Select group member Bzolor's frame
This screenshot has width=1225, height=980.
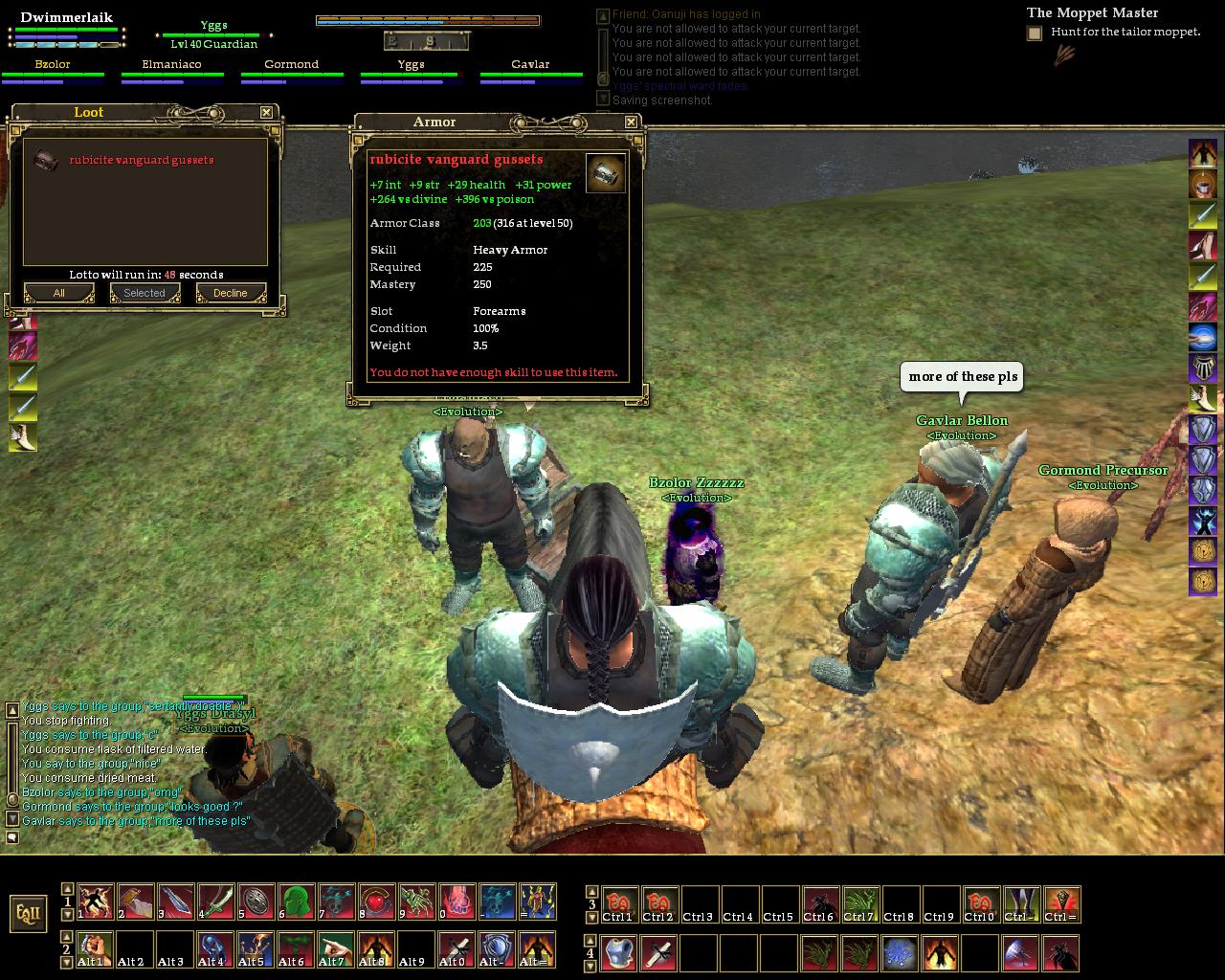(53, 72)
